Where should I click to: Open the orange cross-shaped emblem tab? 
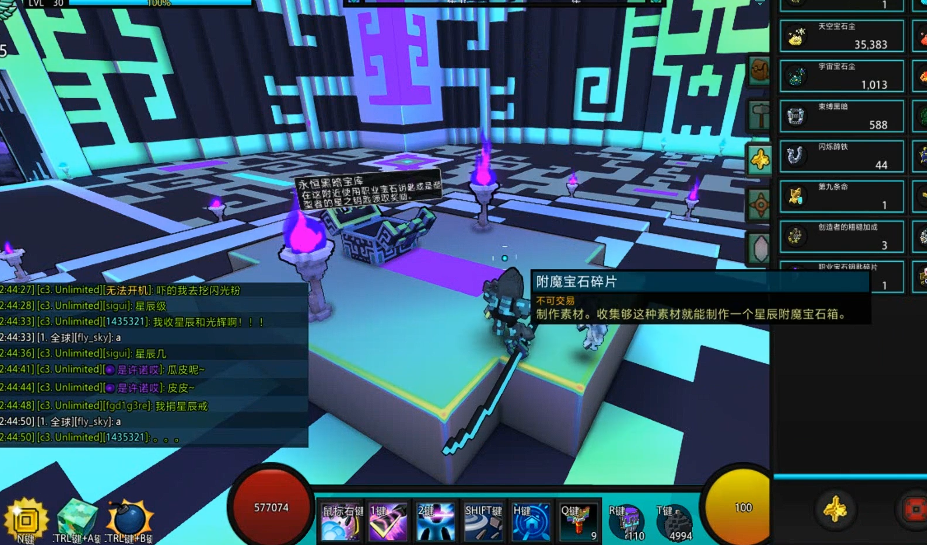(x=759, y=203)
